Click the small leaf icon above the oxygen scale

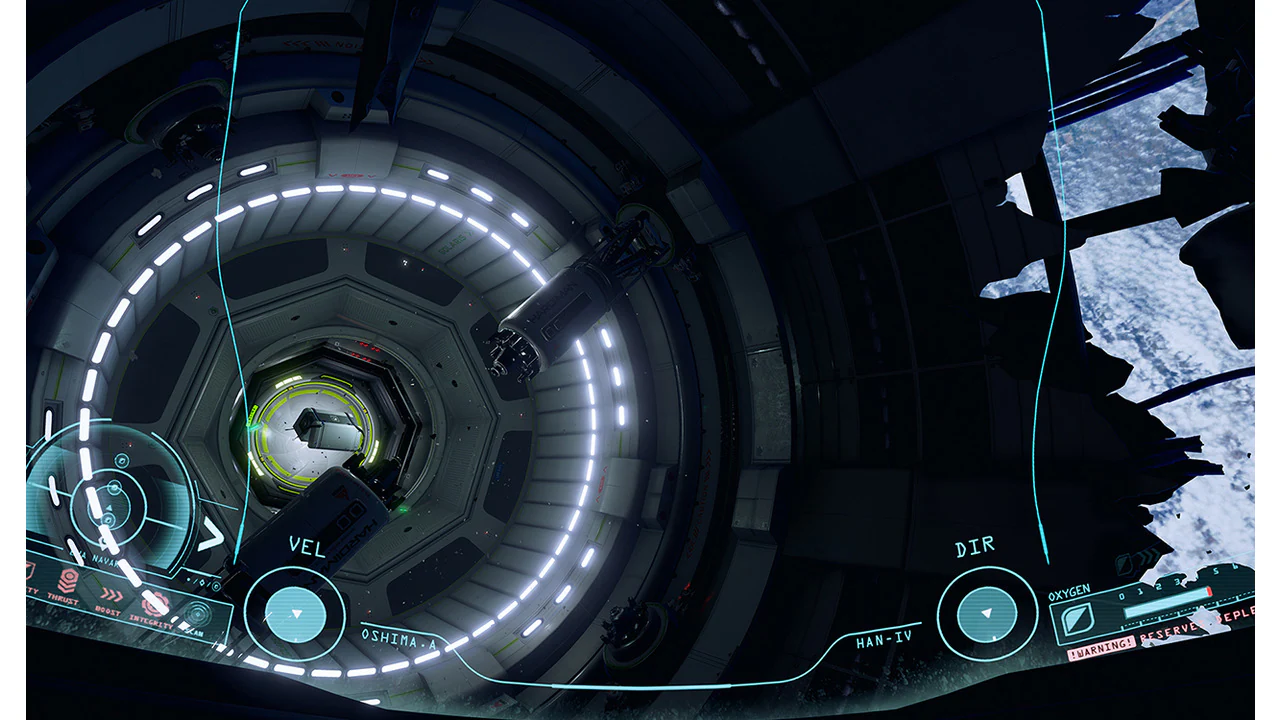click(x=1124, y=563)
